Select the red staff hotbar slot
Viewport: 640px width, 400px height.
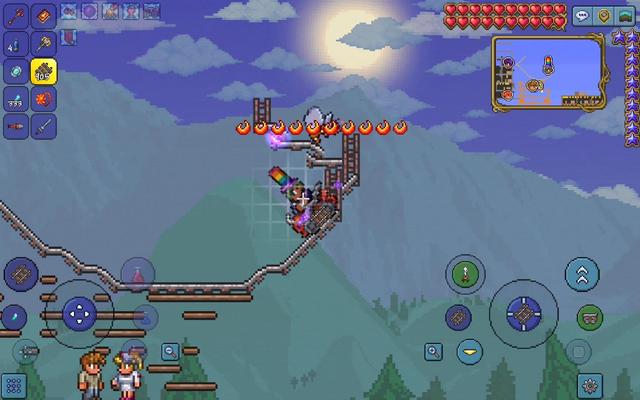[x=16, y=16]
